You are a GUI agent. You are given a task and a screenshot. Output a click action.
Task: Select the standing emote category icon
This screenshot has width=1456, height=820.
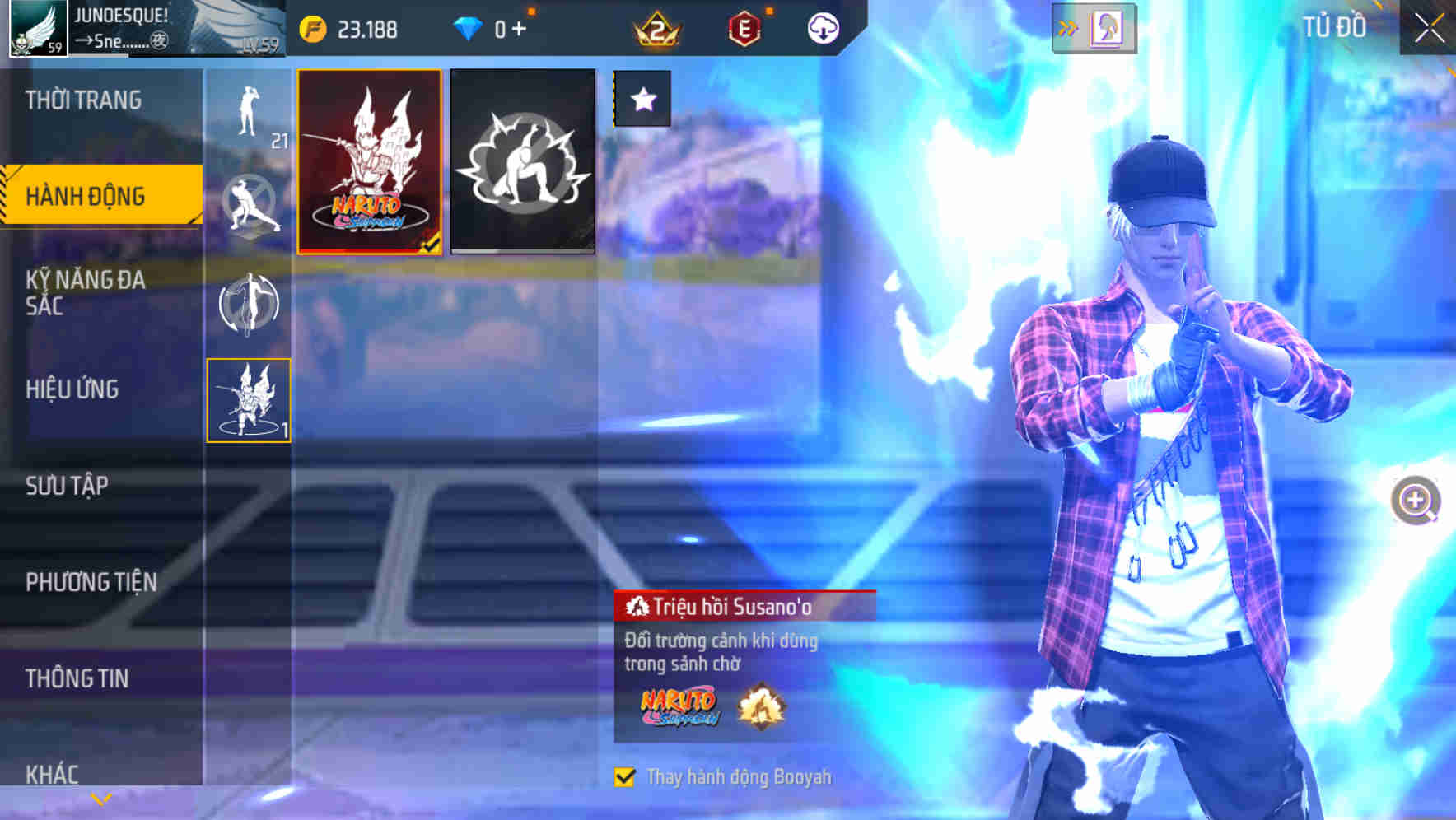pos(247,111)
